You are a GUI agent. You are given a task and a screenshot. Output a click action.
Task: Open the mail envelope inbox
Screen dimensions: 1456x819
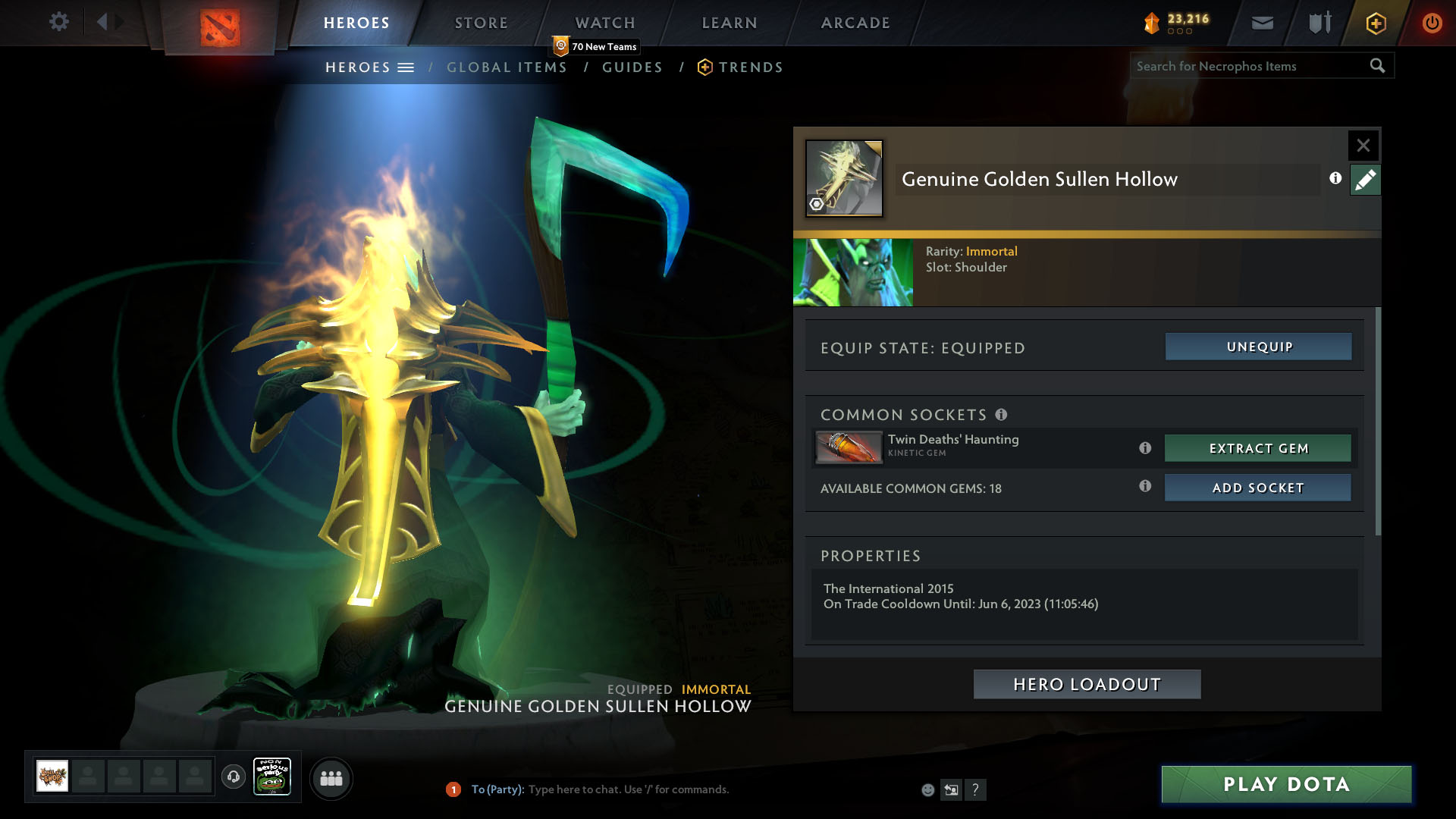(x=1262, y=23)
